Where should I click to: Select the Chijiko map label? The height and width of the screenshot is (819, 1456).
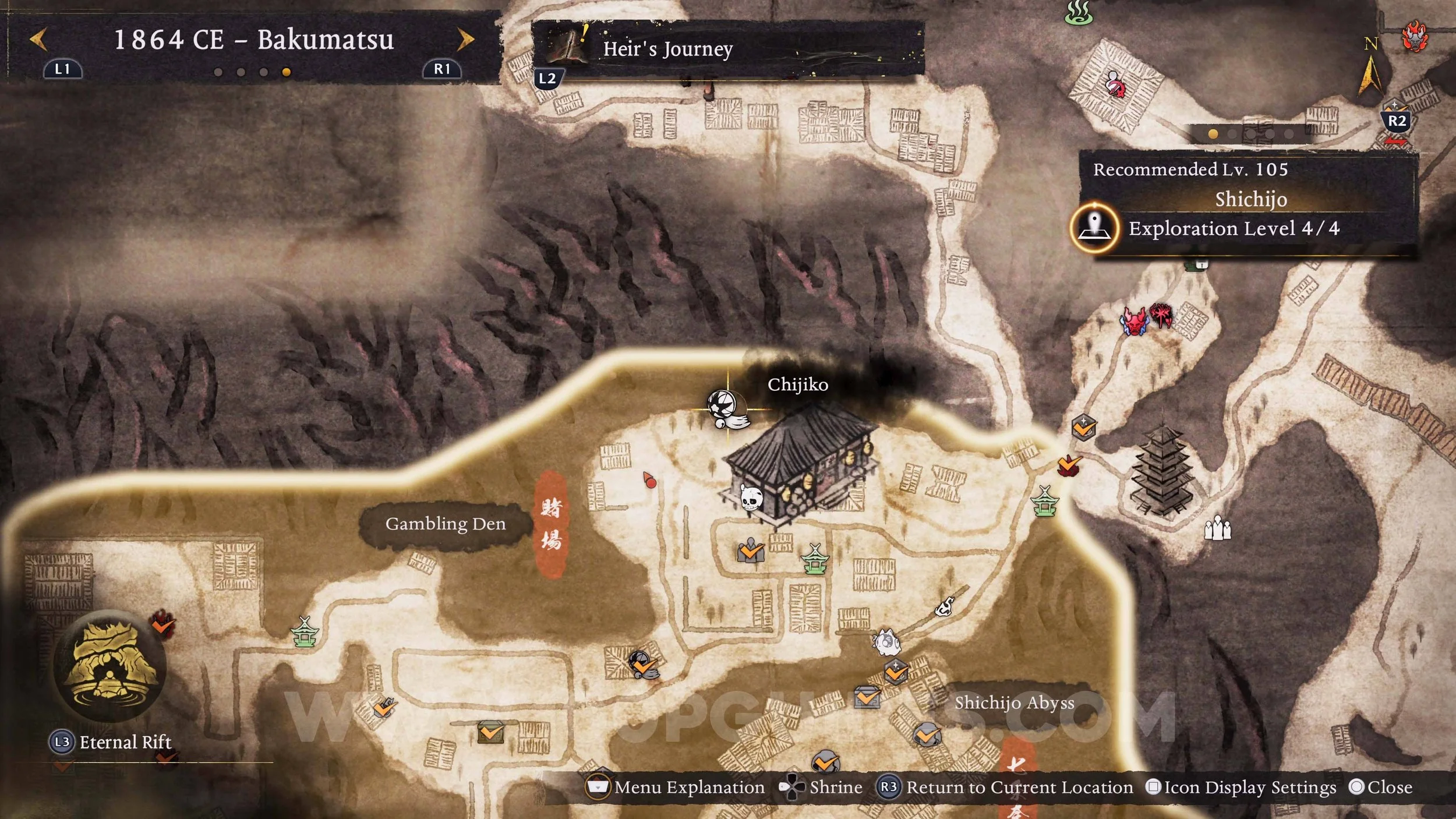[797, 384]
